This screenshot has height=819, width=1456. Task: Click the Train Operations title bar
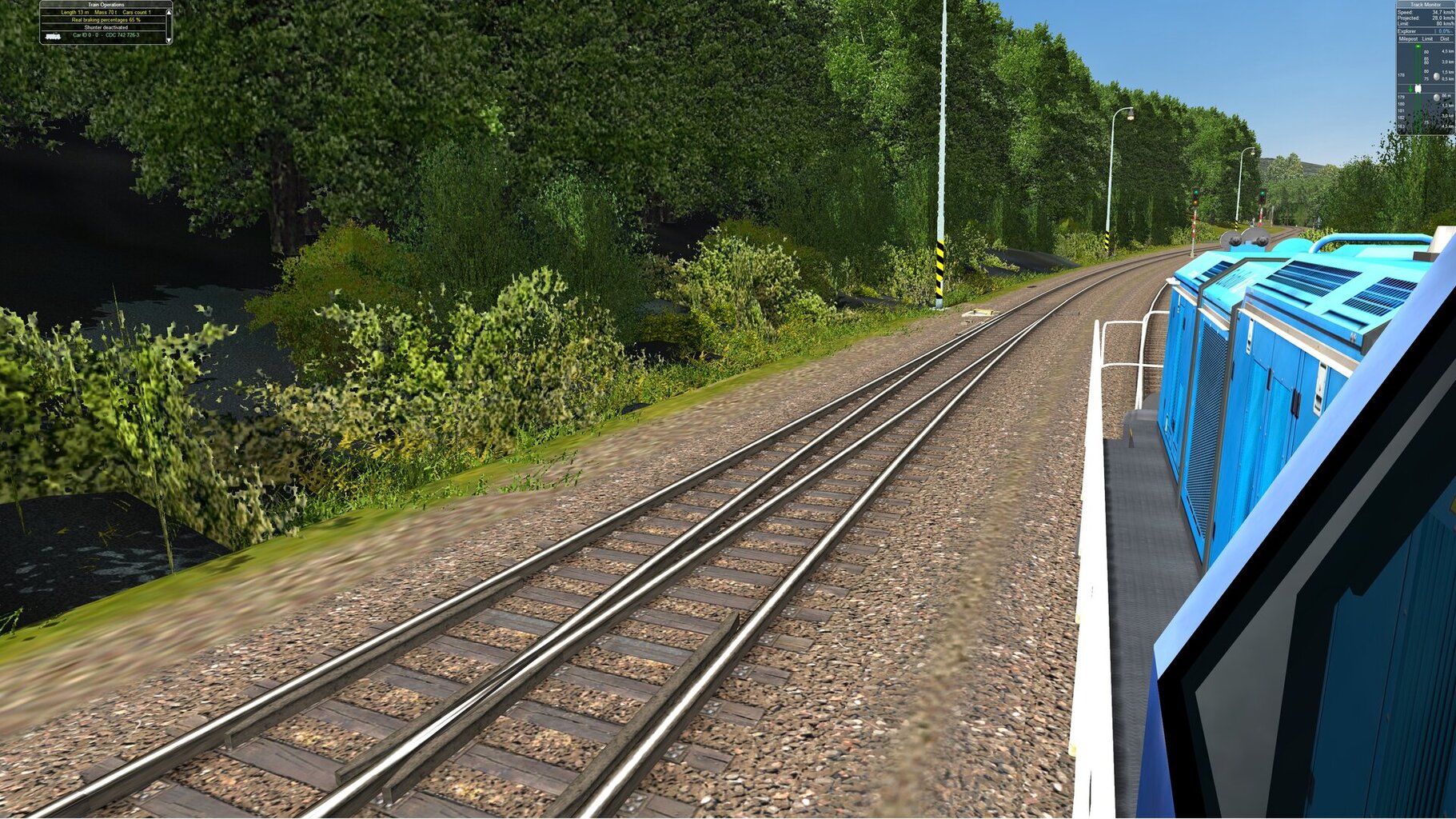pos(106,5)
